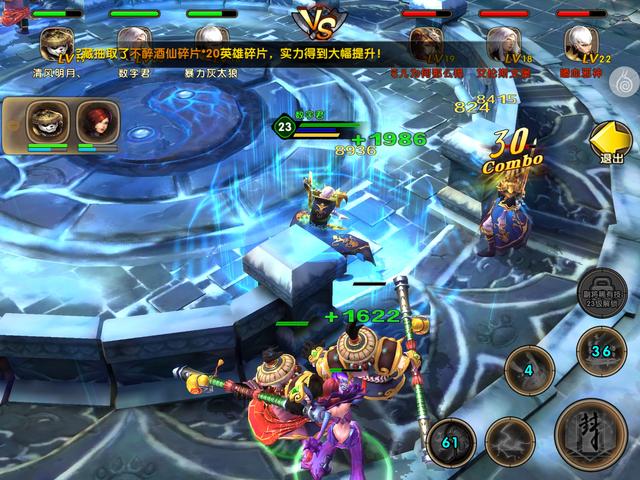Inspect the LV18 enemy hero portrait
This screenshot has height=480, width=640.
pyautogui.click(x=503, y=43)
